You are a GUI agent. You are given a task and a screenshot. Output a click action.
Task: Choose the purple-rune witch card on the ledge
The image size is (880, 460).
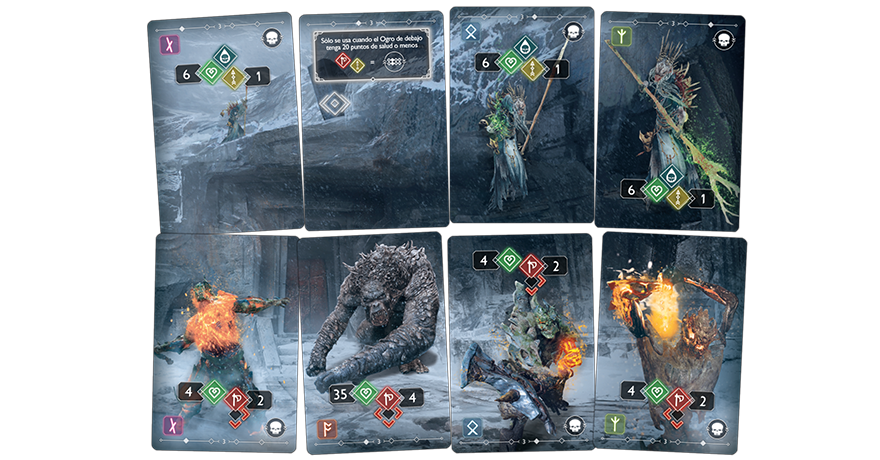pos(226,122)
